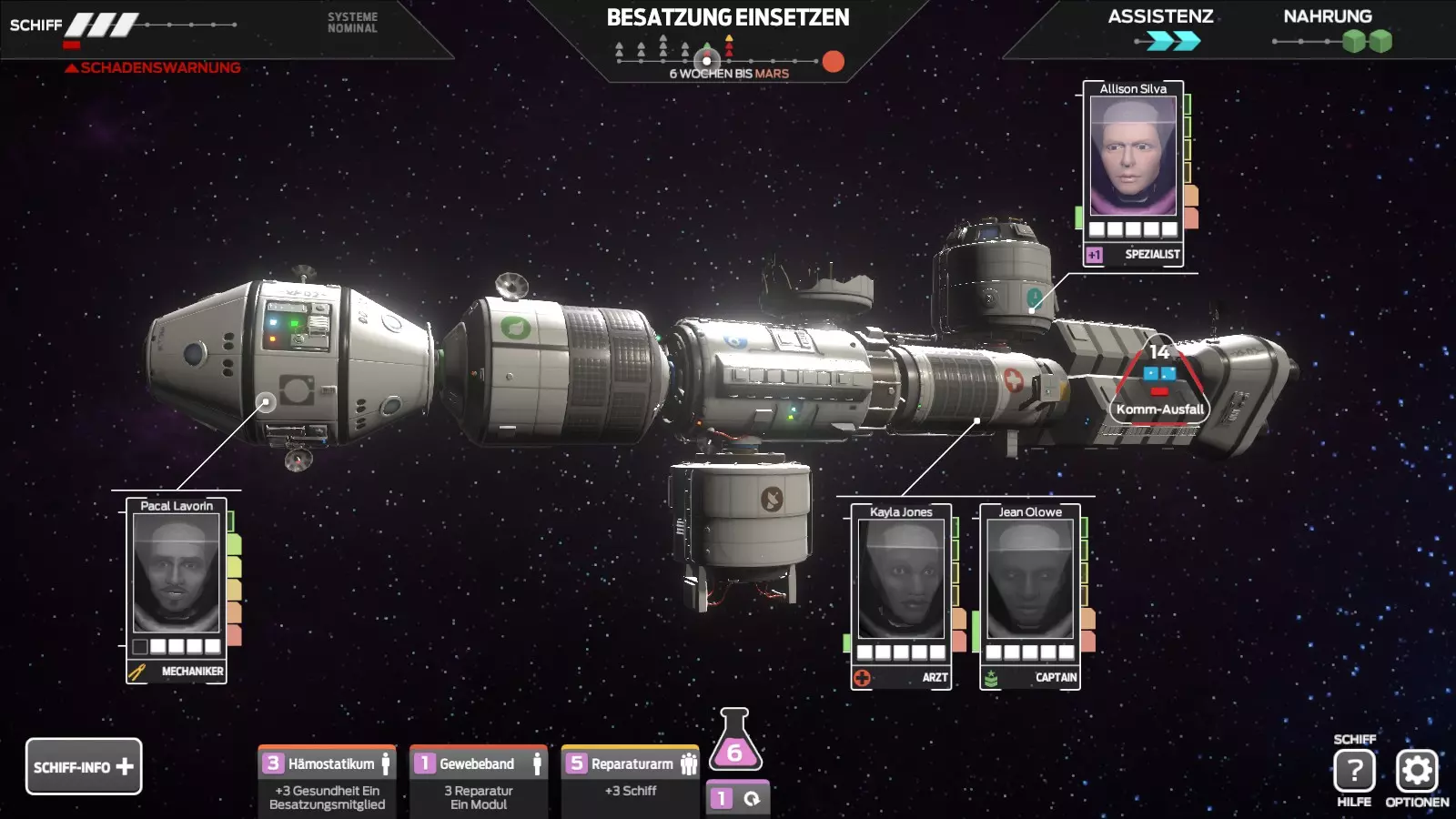Click the red Mars destination marker
The image size is (1456, 819).
coord(833,61)
